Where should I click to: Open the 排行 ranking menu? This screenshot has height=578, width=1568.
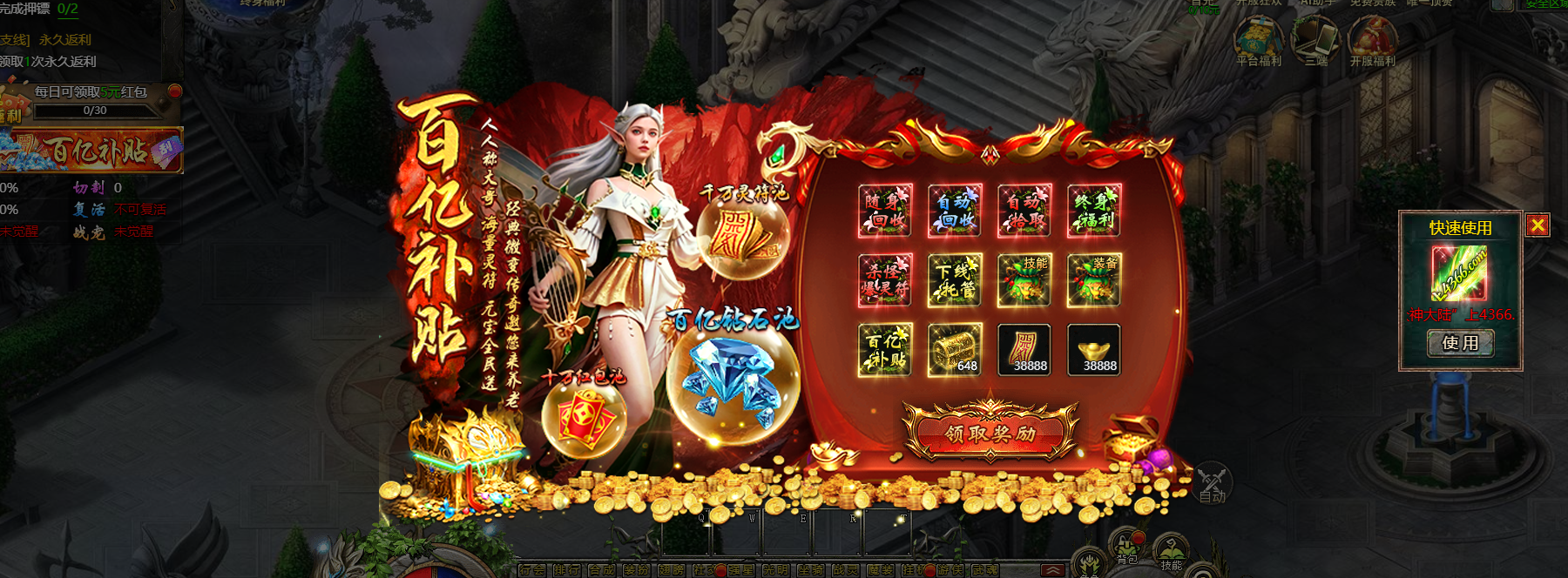[566, 570]
